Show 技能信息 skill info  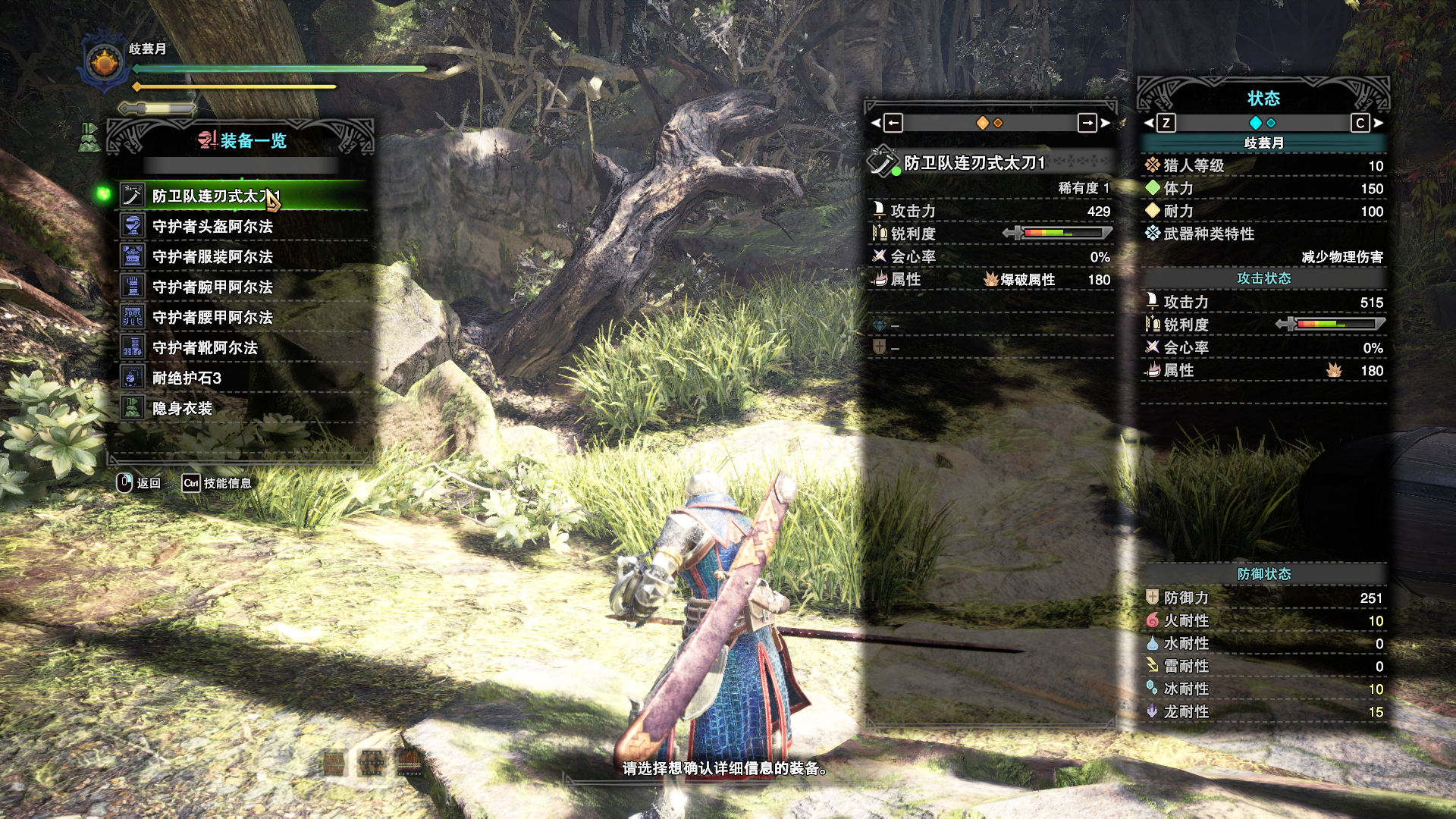pos(218,483)
